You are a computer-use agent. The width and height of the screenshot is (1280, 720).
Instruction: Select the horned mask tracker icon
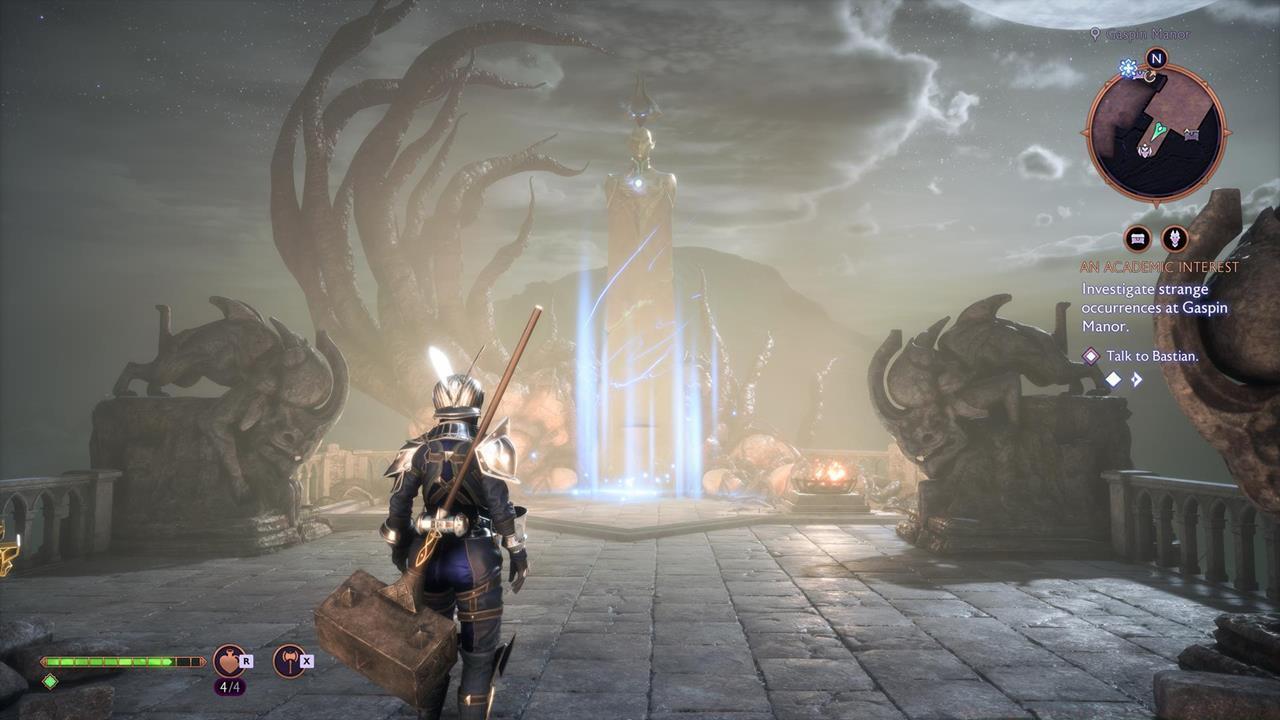pos(1174,238)
